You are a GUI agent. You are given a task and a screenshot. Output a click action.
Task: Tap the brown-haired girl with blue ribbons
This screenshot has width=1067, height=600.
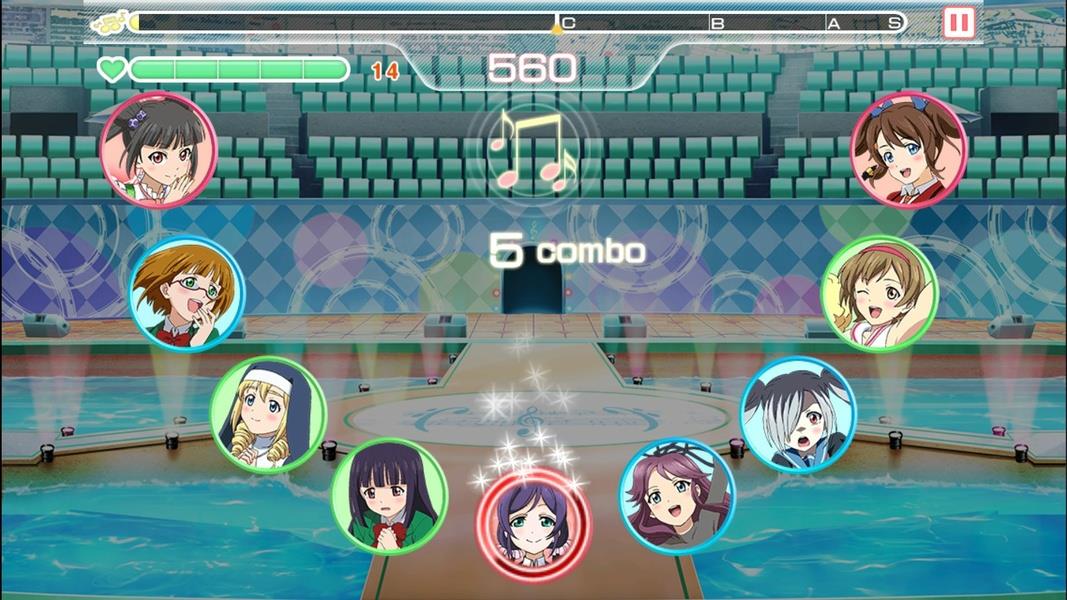(908, 149)
